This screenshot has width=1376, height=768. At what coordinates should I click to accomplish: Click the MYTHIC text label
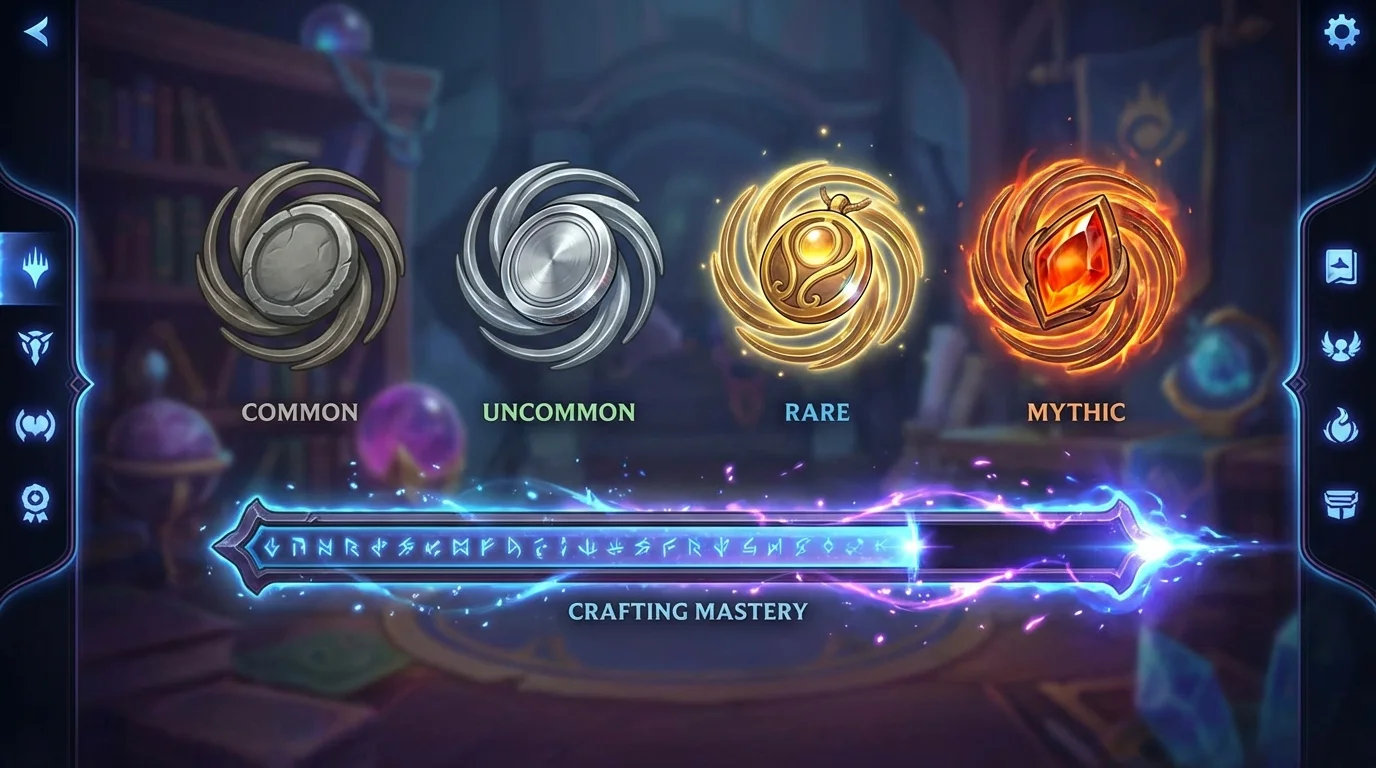[1078, 412]
